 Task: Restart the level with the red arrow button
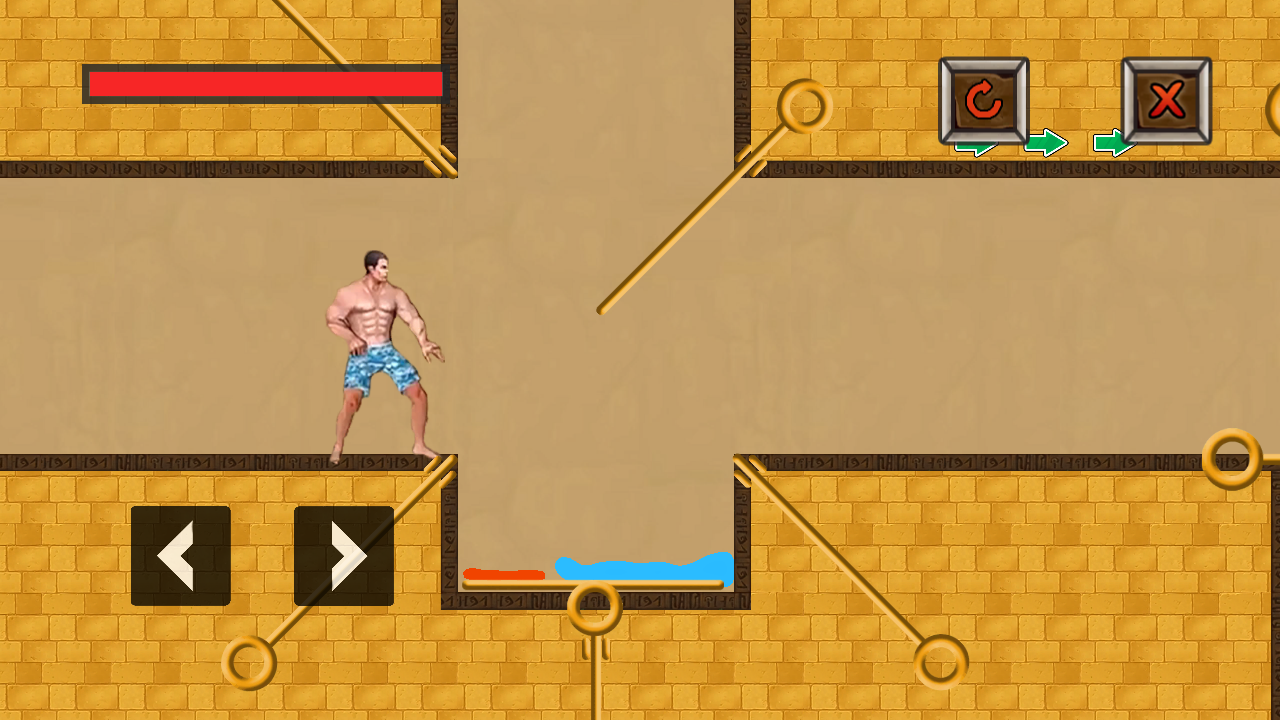point(984,100)
